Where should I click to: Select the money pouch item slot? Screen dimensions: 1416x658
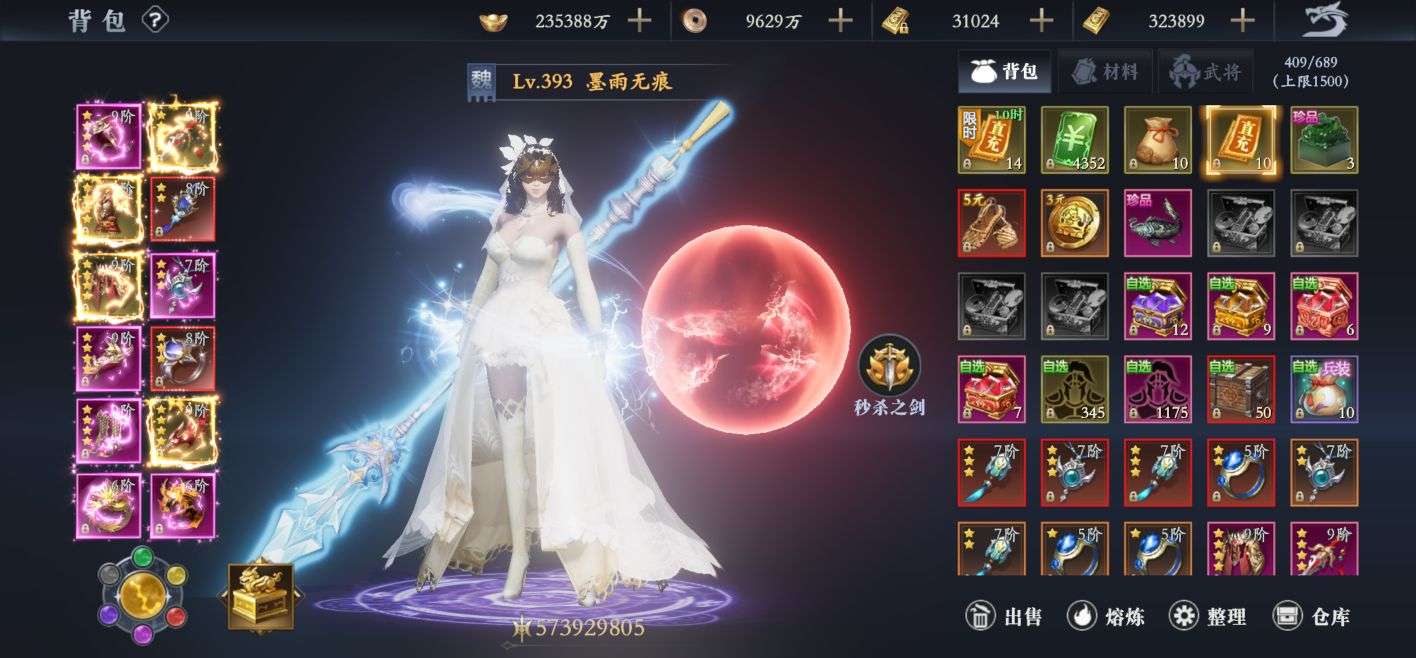point(1158,140)
